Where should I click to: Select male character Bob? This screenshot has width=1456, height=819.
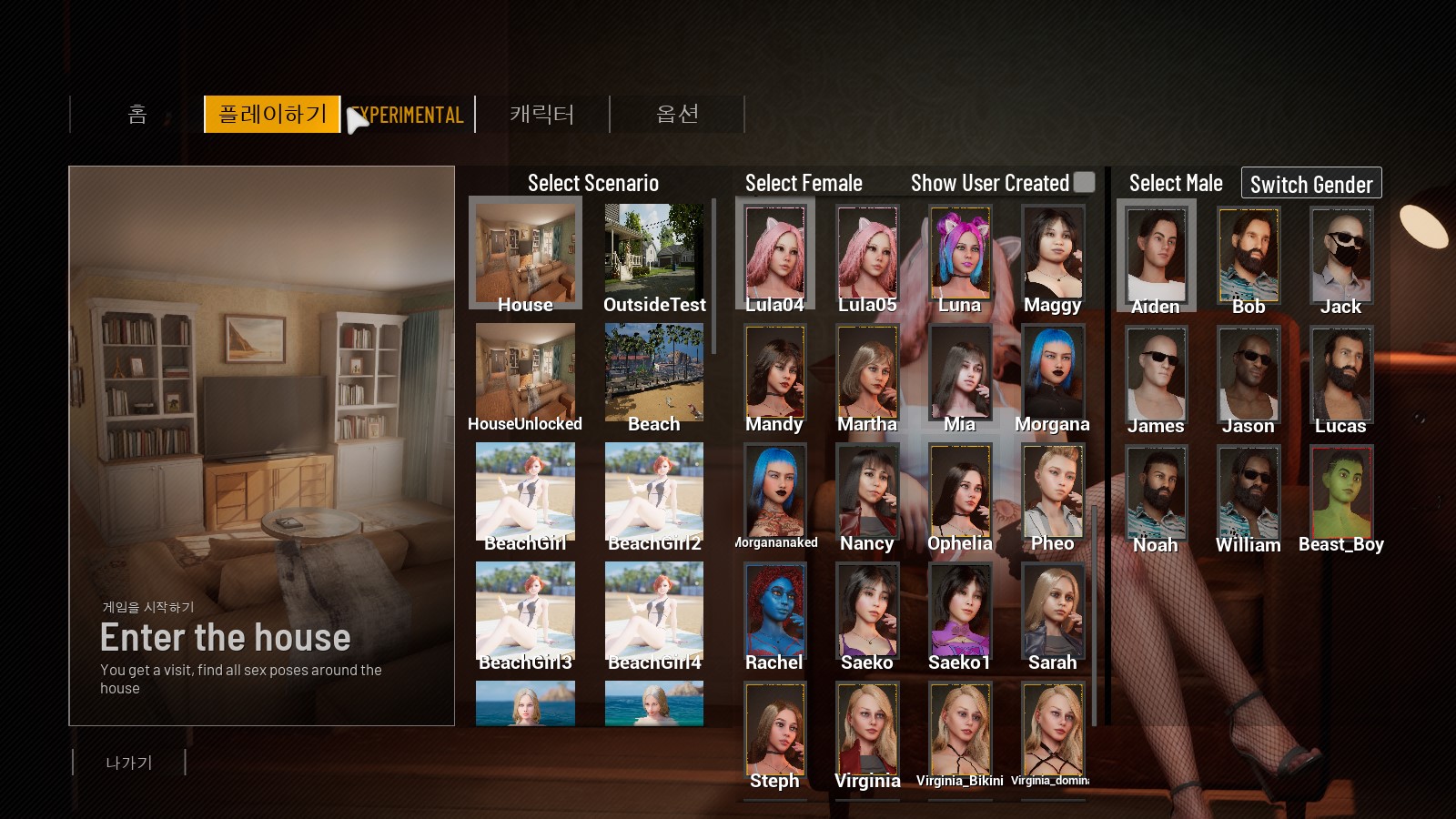(1249, 256)
